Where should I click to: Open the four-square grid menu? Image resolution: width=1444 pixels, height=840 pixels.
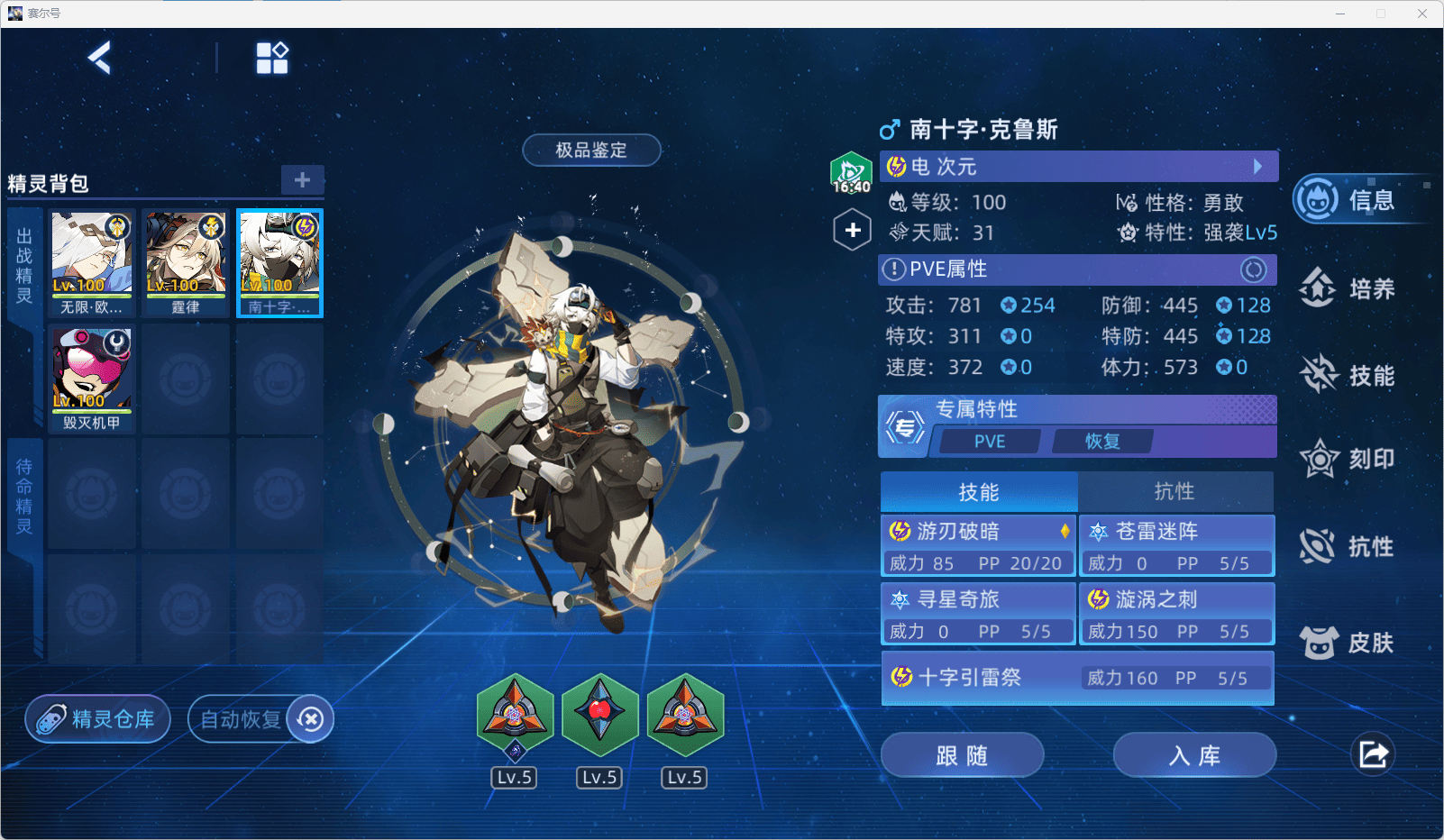point(271,59)
